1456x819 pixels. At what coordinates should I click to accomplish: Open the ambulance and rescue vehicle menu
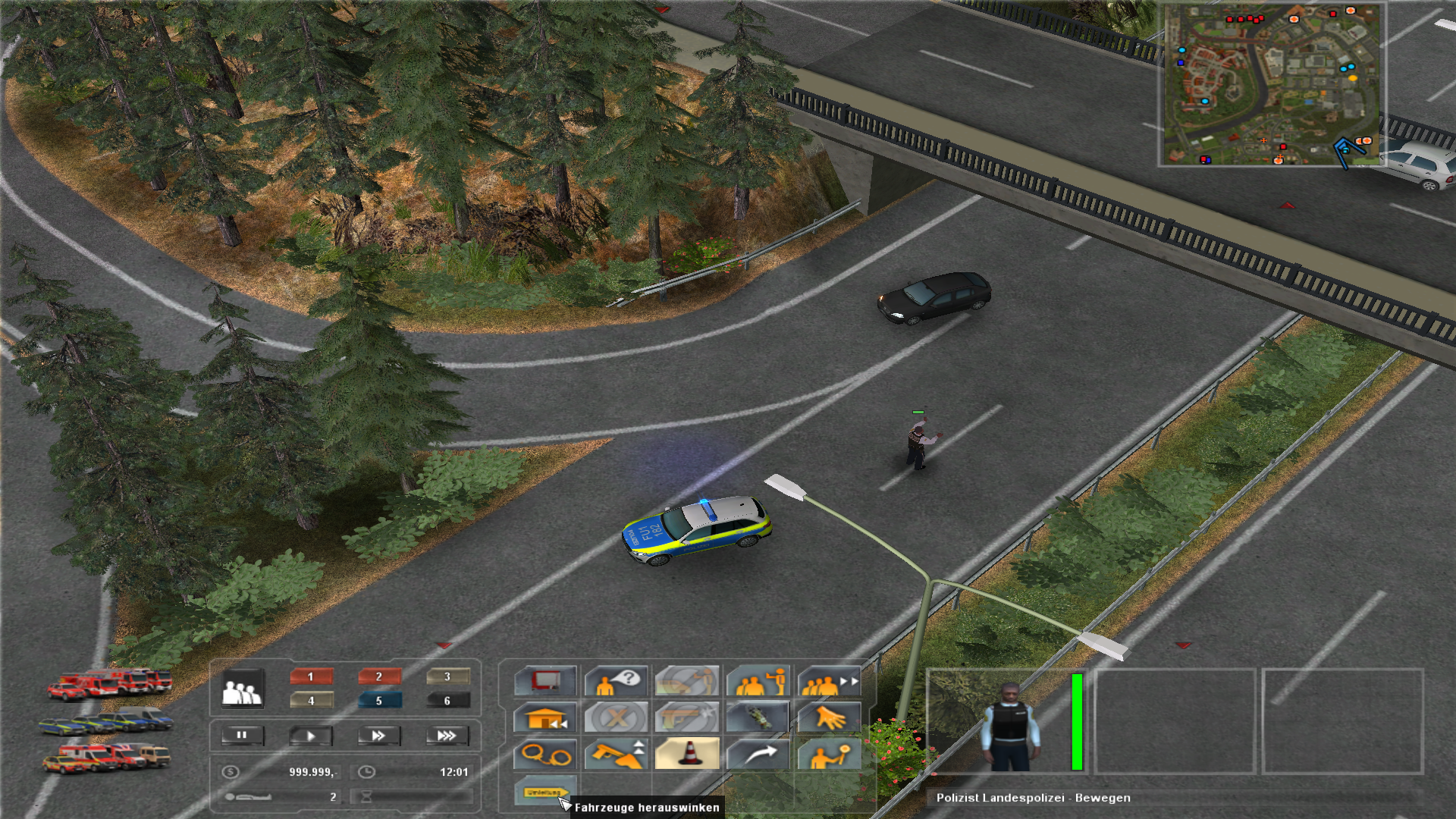106,757
